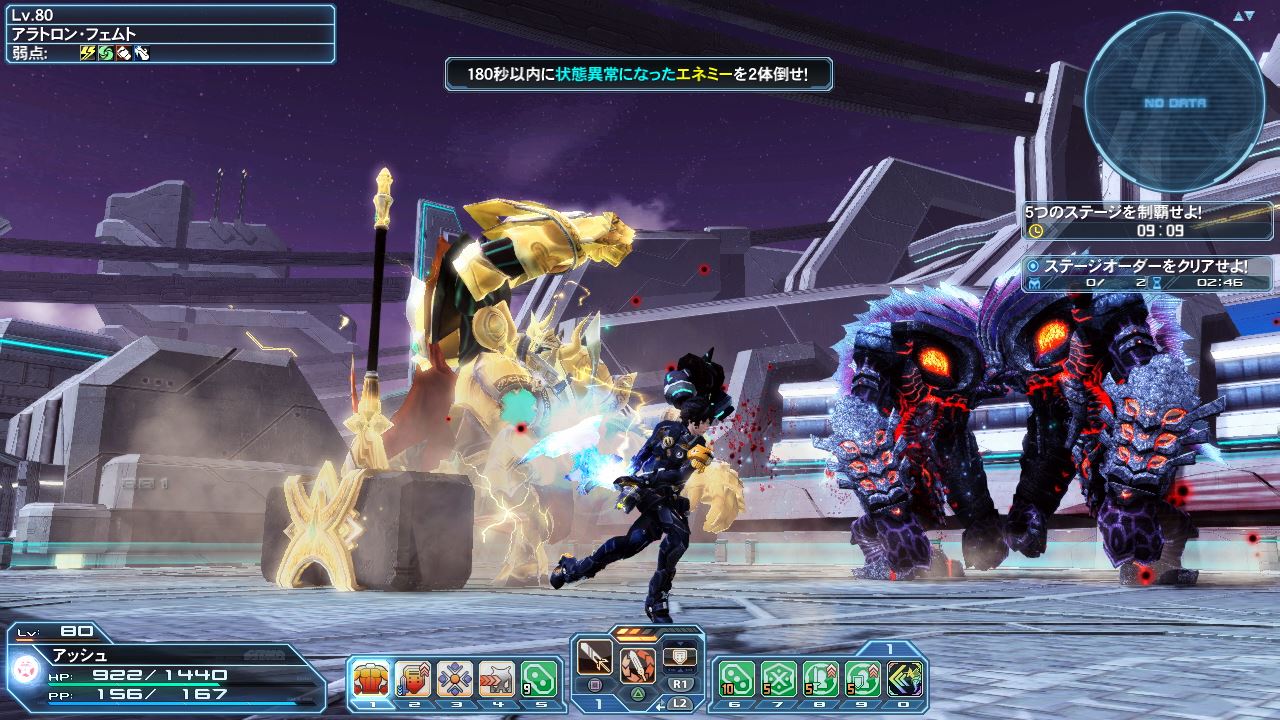Click the enemy green wind weakness icon
1280x720 pixels.
[105, 52]
